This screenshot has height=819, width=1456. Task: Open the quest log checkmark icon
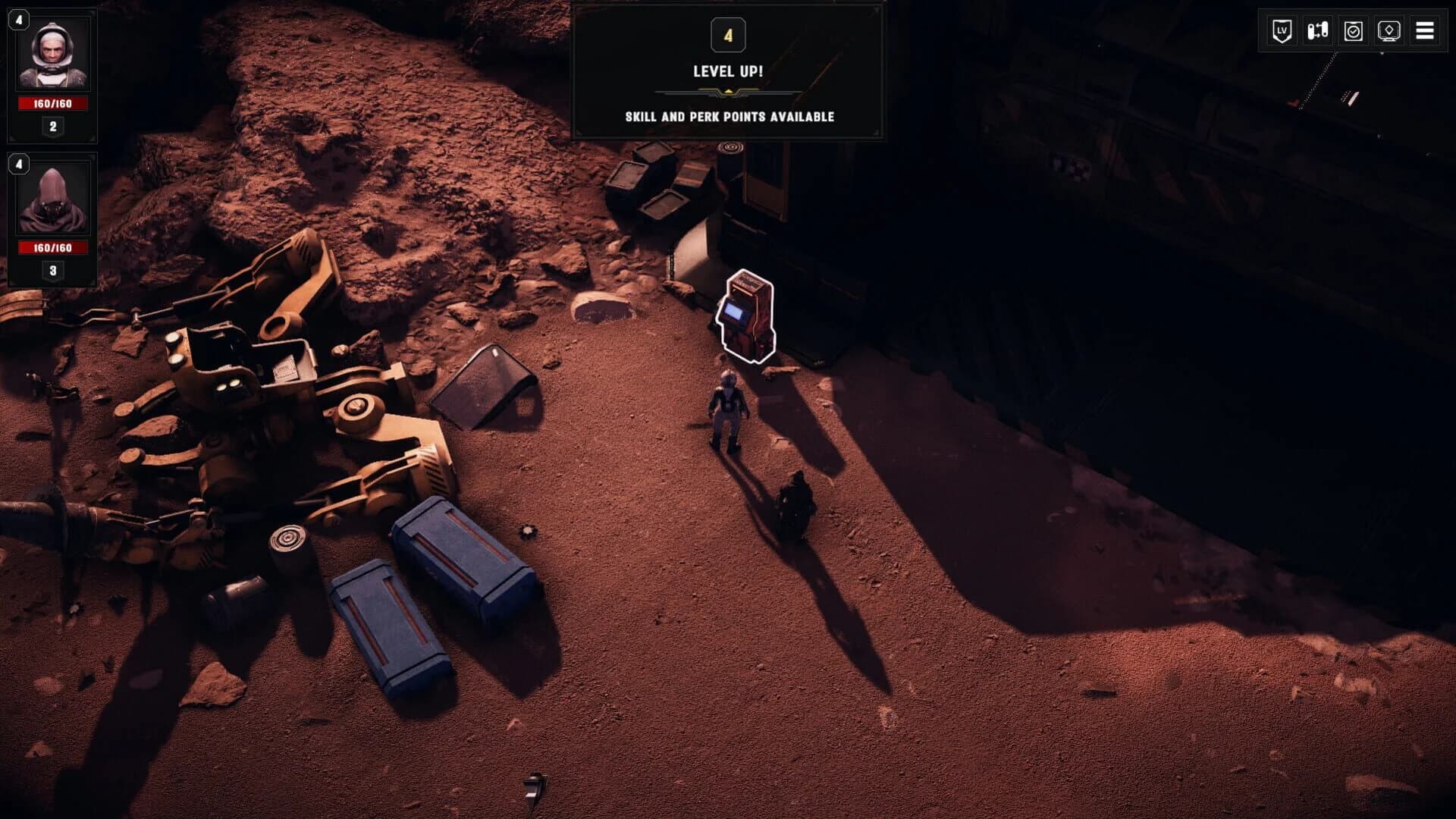point(1354,31)
